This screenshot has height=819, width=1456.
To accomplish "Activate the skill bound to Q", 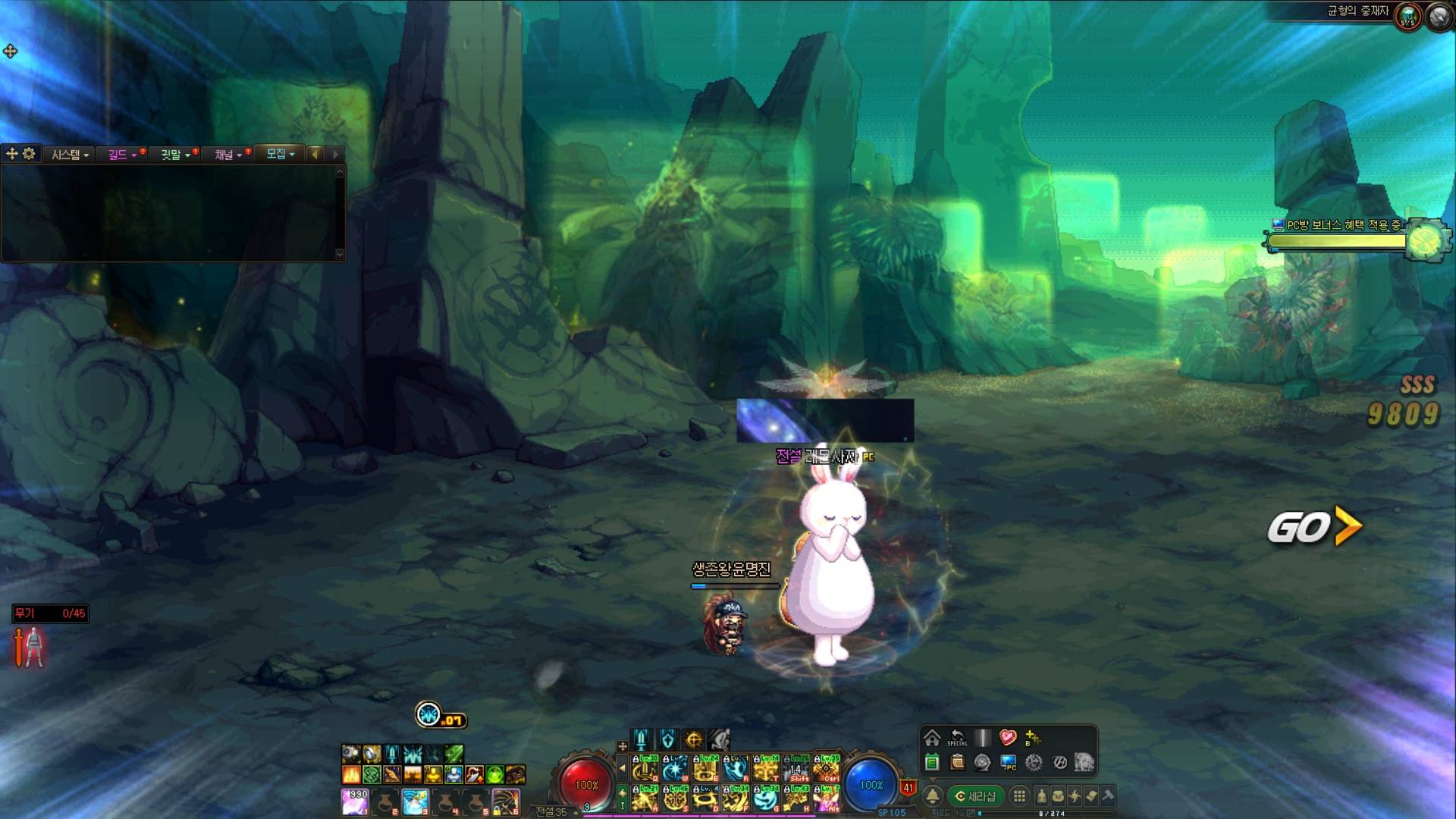I will tap(645, 768).
